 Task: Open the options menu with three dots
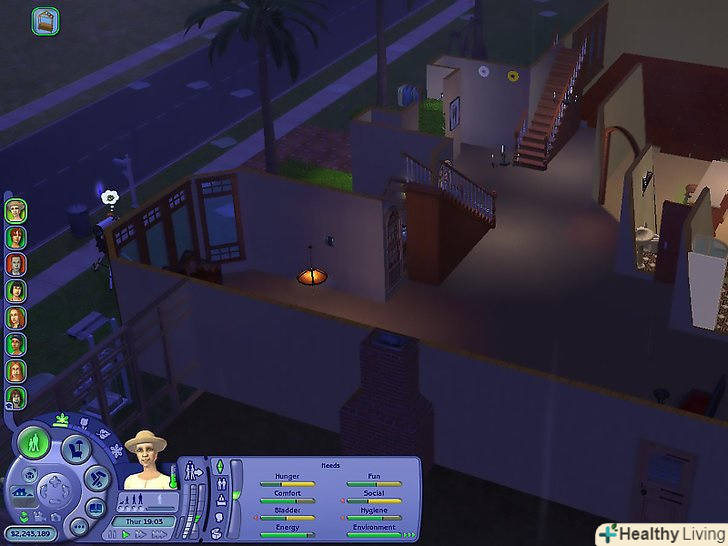[x=77, y=526]
